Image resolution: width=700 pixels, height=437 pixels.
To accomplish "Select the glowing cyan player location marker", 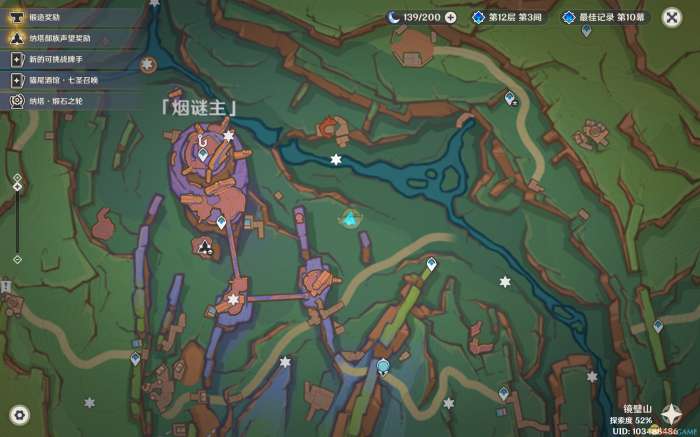I will 350,218.
